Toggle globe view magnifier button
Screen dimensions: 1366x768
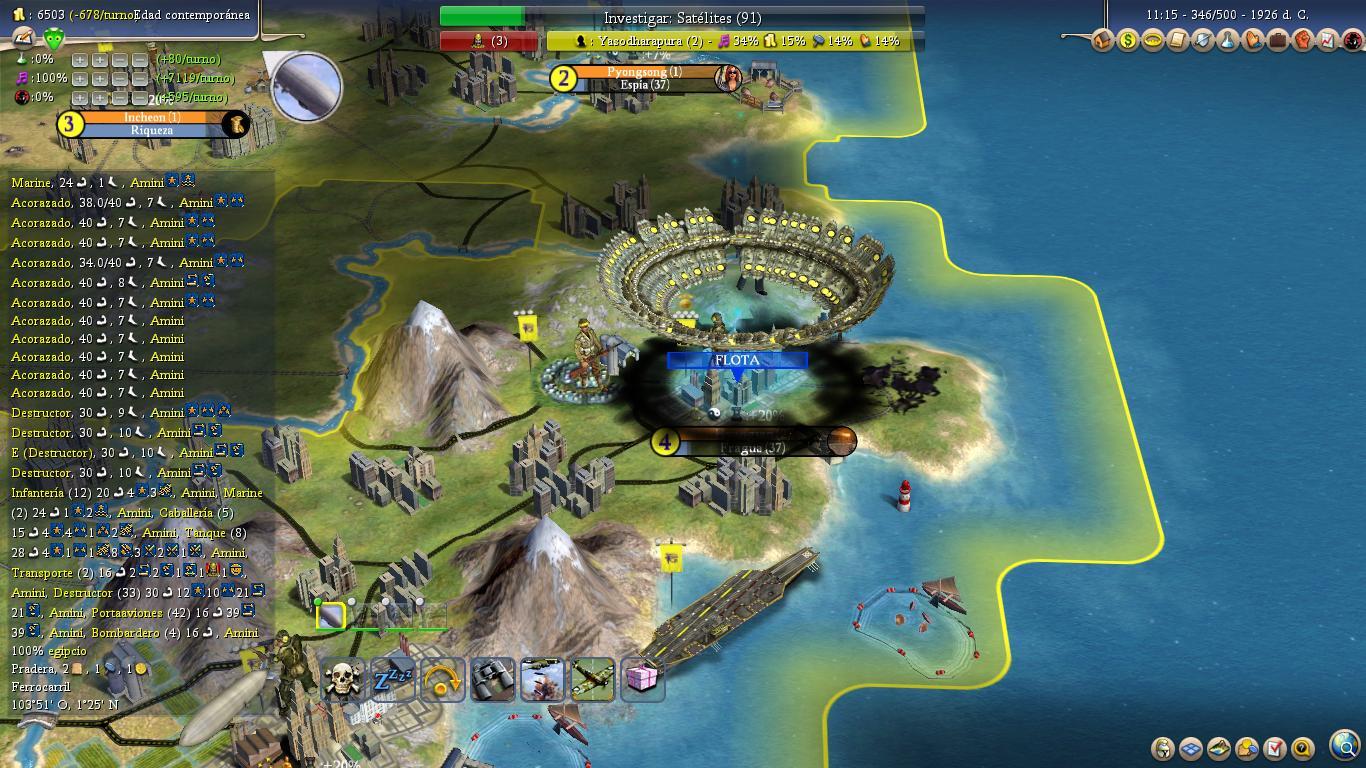click(x=1346, y=746)
